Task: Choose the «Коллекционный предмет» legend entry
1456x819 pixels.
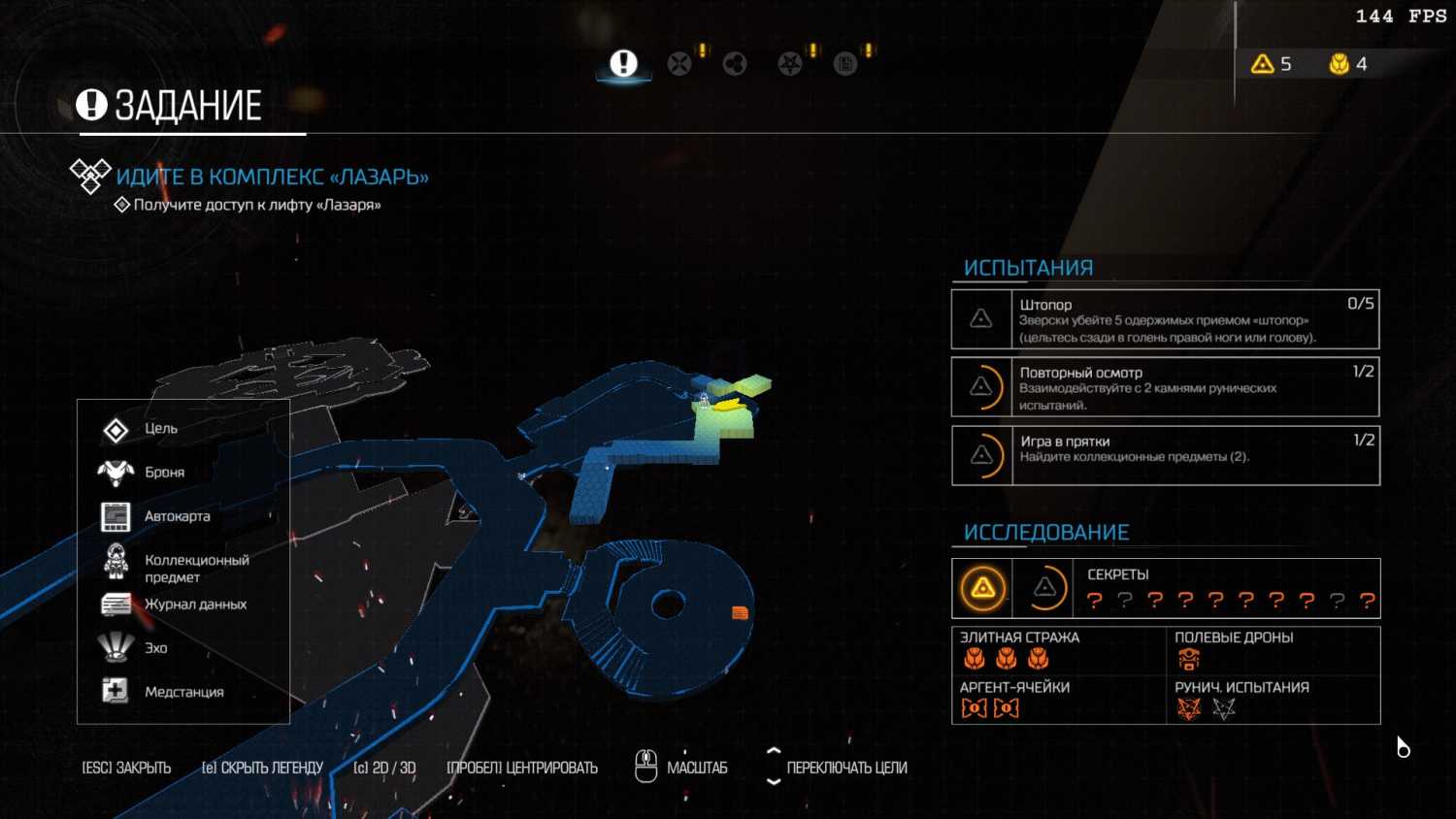Action: 196,569
